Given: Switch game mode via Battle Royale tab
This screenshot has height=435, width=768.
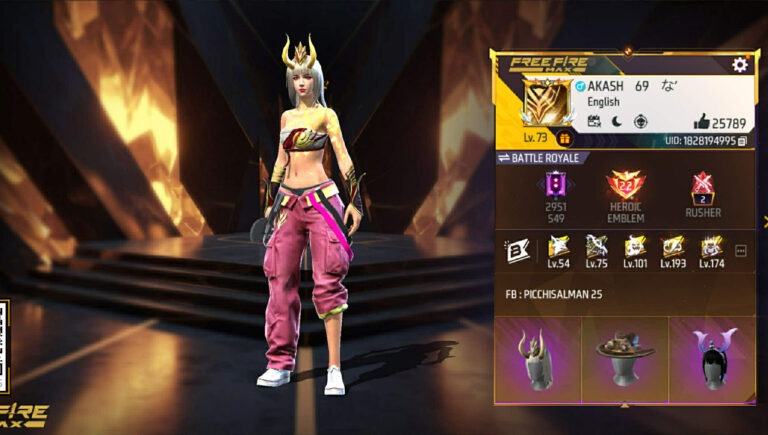Looking at the screenshot, I should pos(540,158).
